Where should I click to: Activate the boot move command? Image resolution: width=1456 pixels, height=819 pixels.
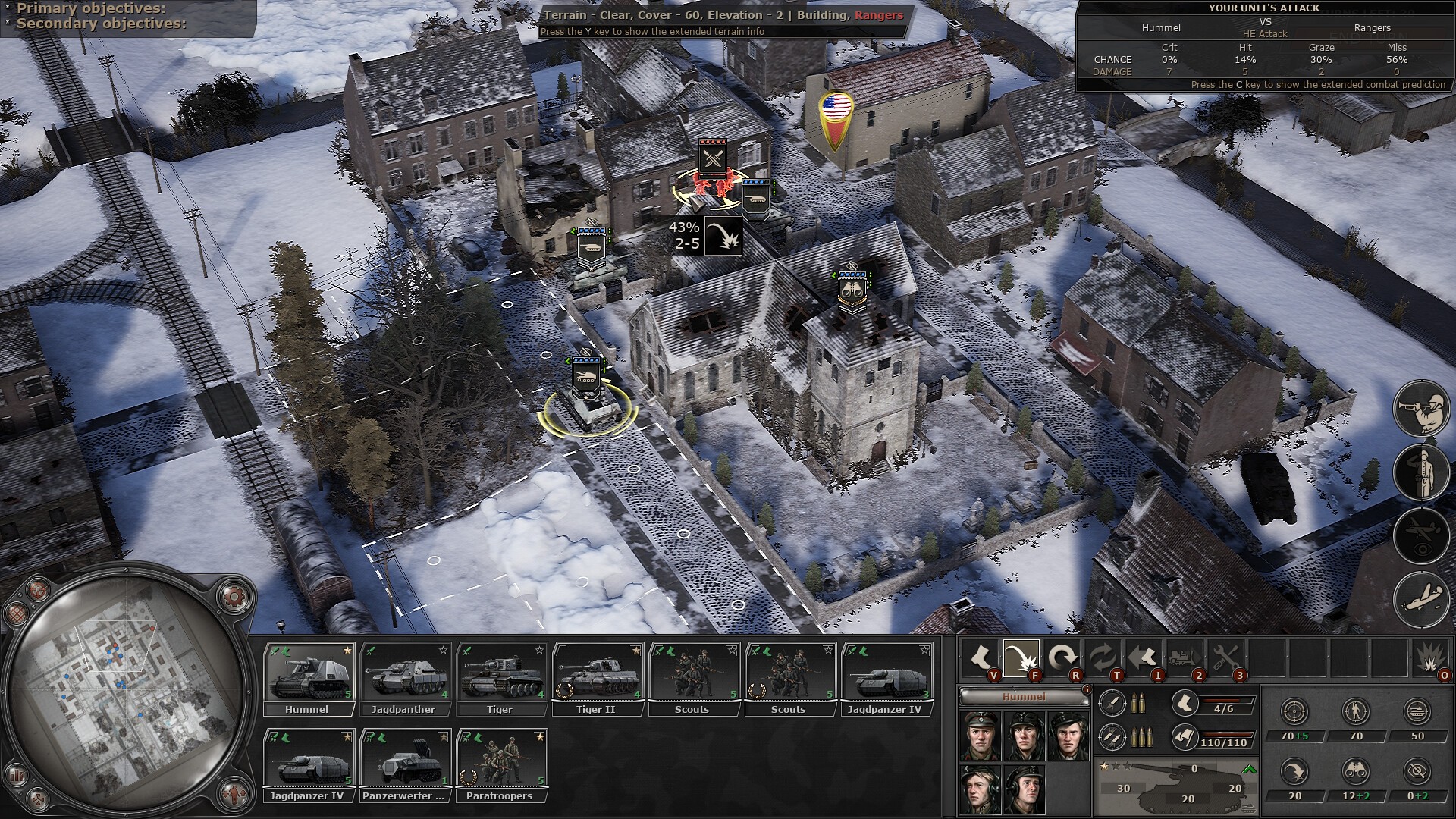pos(980,657)
